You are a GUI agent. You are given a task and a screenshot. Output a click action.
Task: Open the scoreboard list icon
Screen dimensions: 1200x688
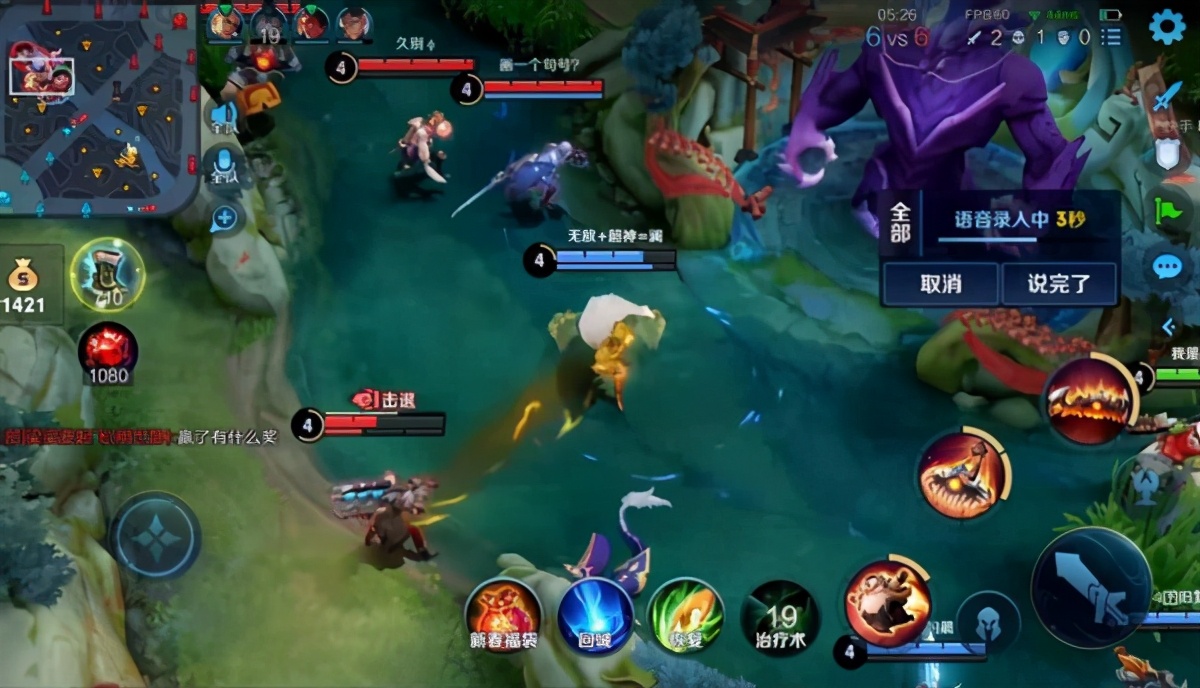tap(1111, 38)
